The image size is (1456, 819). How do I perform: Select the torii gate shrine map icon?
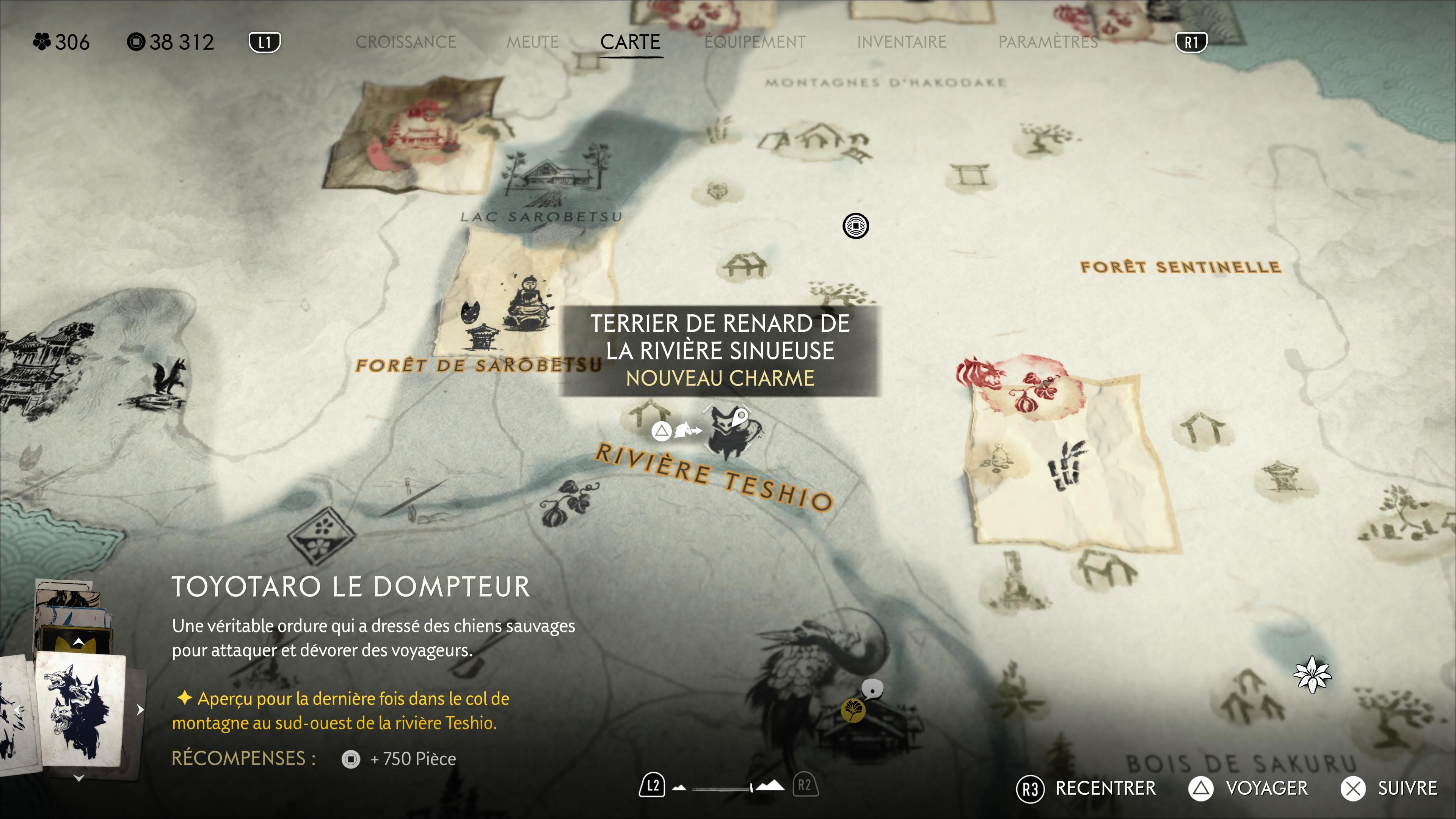tap(970, 175)
